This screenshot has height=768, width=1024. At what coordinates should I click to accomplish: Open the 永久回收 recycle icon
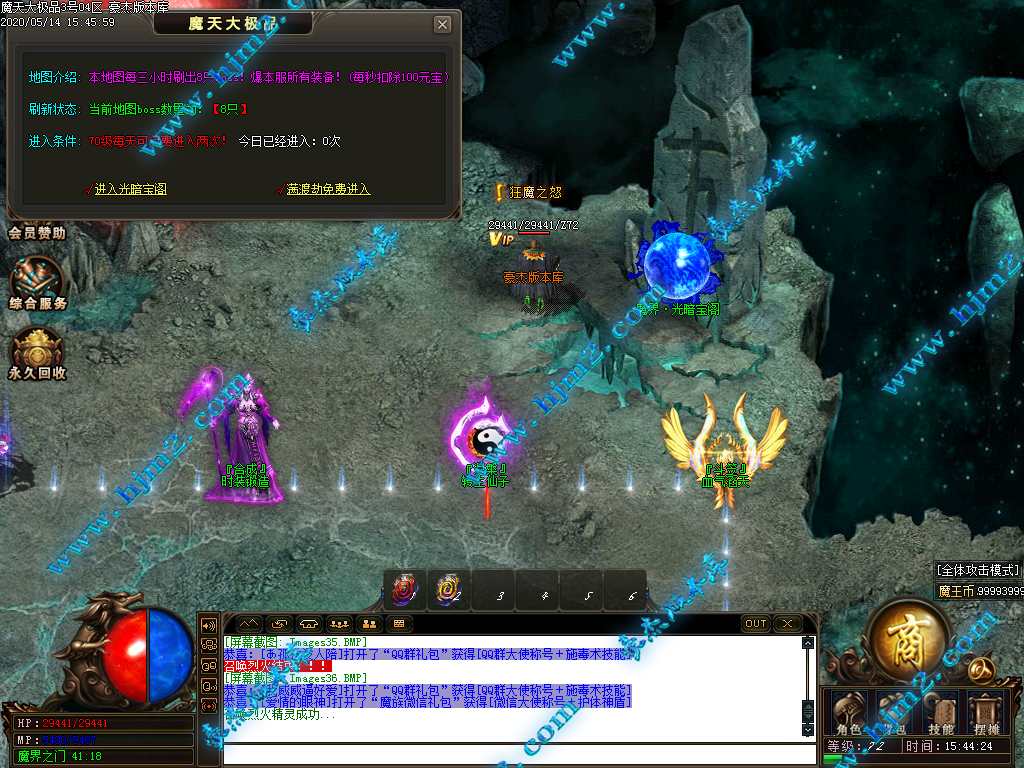point(38,353)
